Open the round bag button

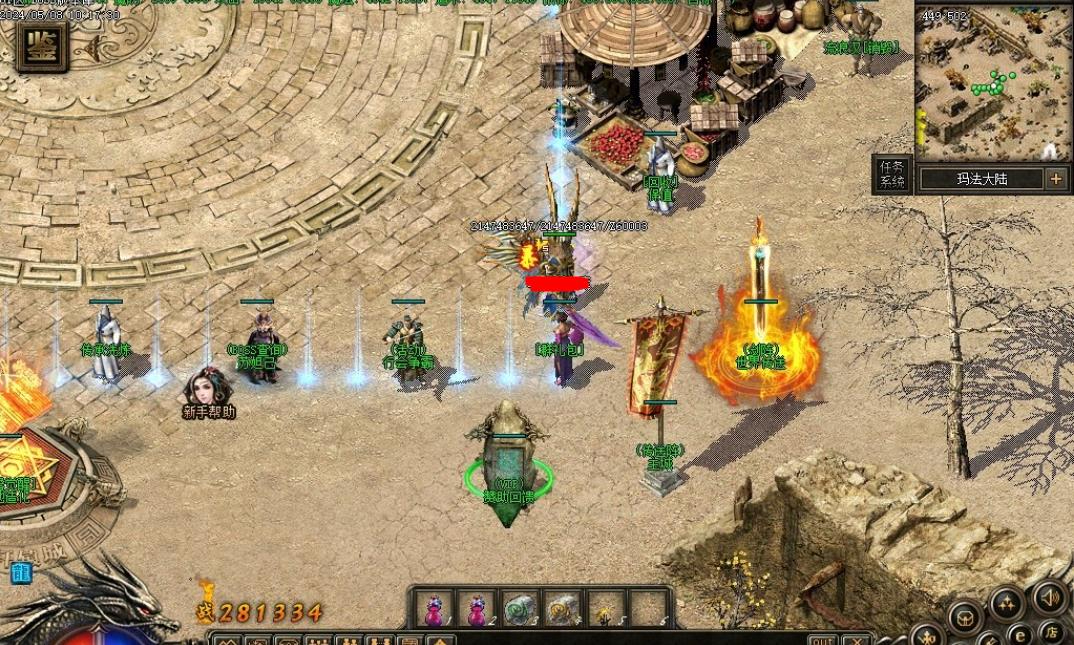coord(965,617)
